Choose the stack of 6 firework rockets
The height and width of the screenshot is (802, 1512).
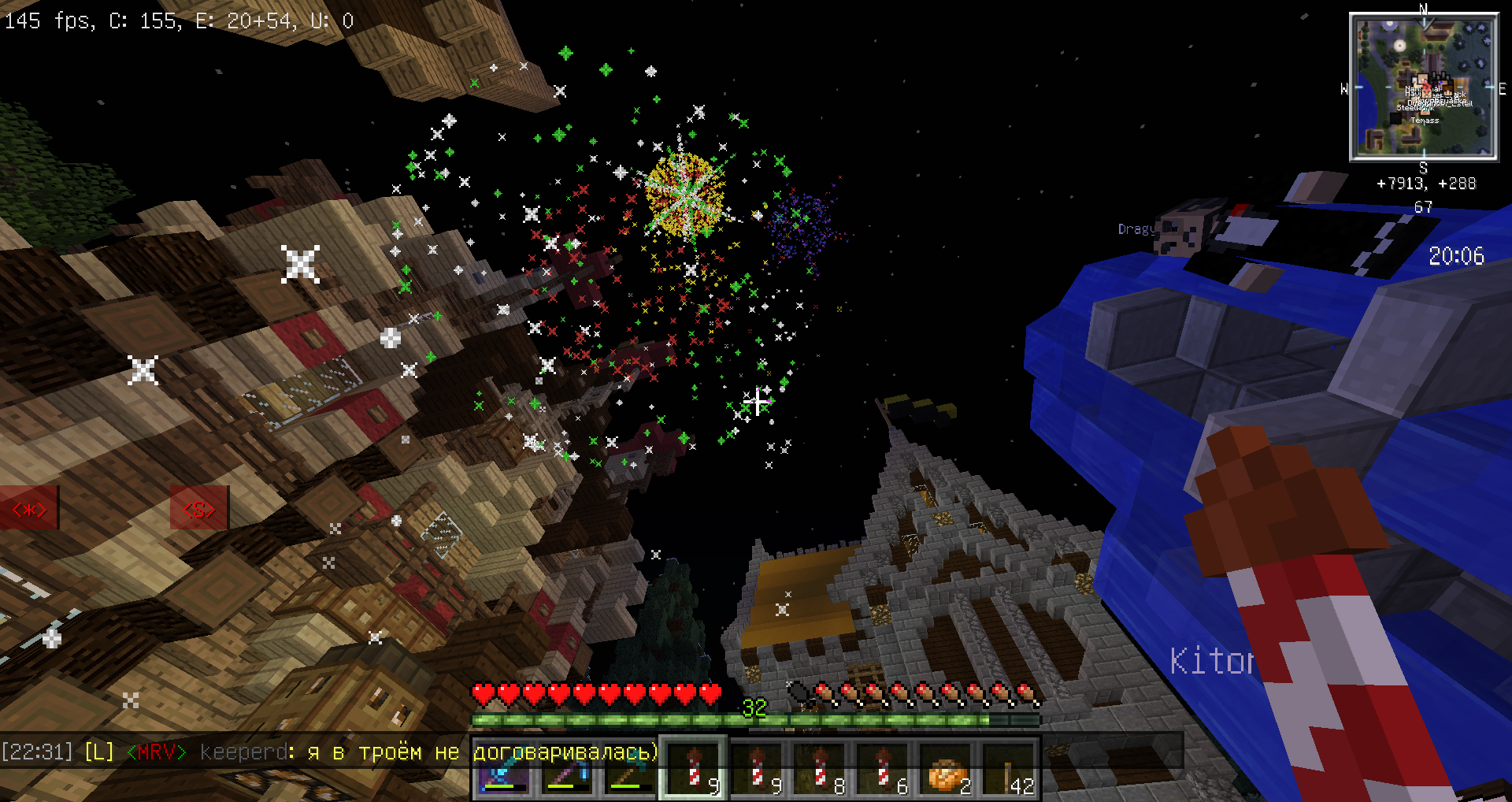pyautogui.click(x=882, y=770)
